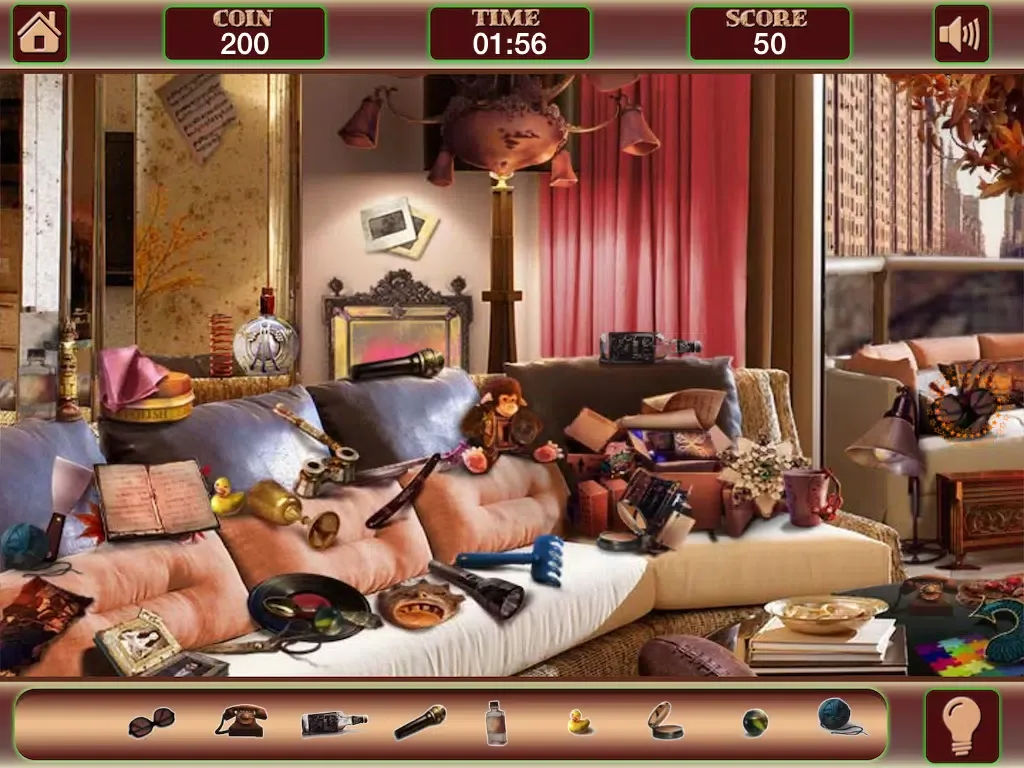Select the rotary telephone icon in the item bar
1024x768 pixels.
(x=241, y=721)
